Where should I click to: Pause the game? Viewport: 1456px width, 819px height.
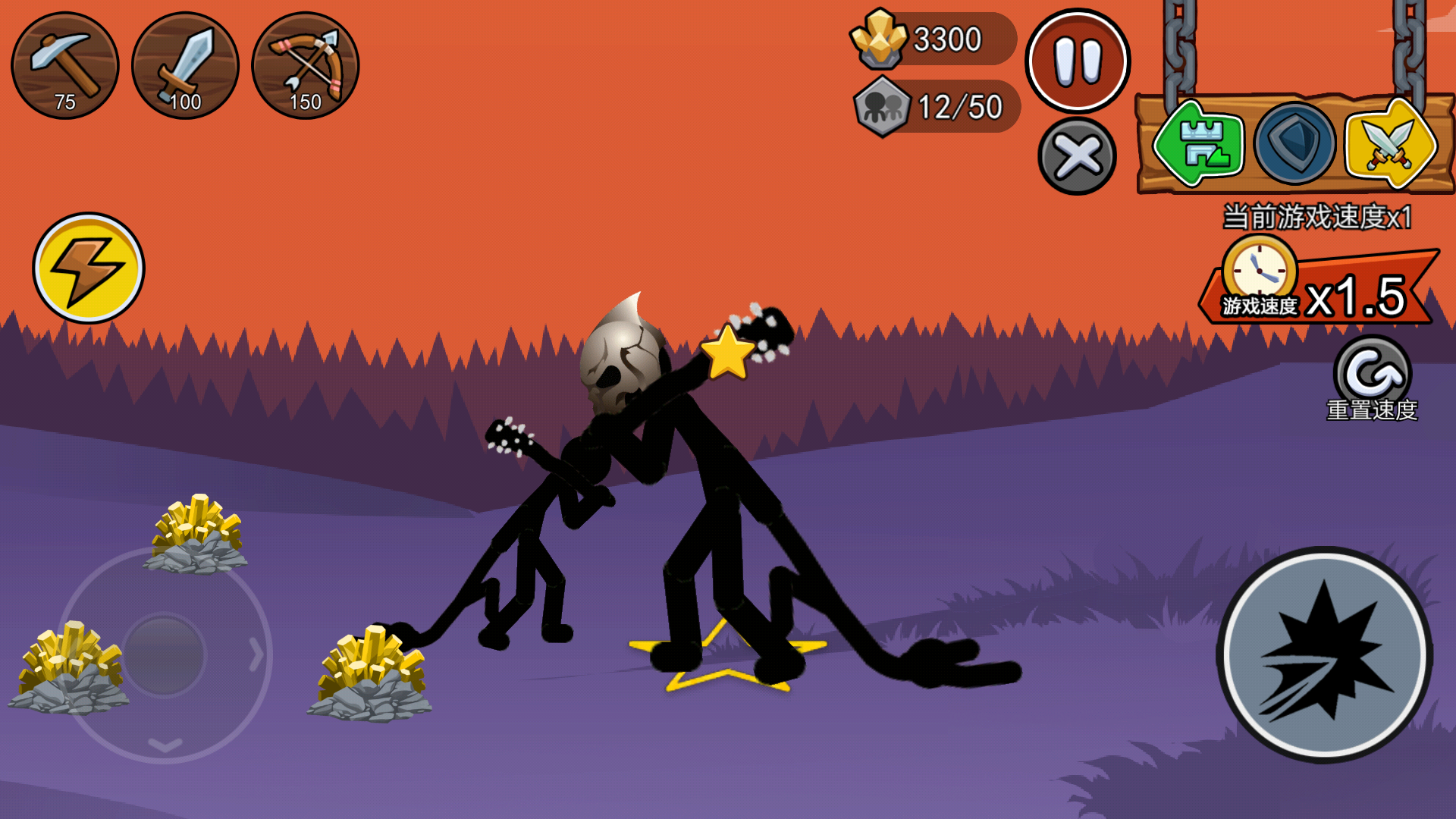[x=1078, y=61]
